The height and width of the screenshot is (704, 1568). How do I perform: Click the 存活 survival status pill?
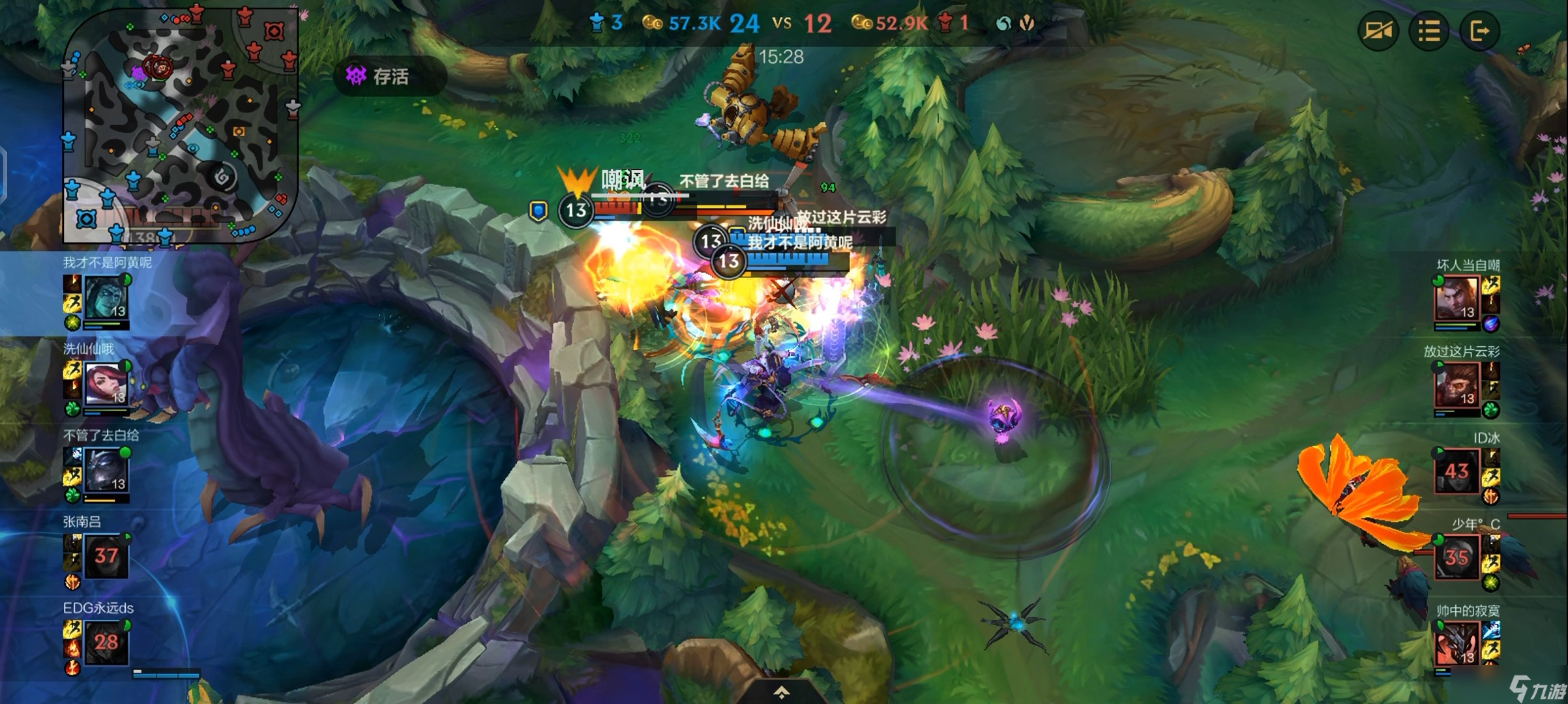point(390,77)
